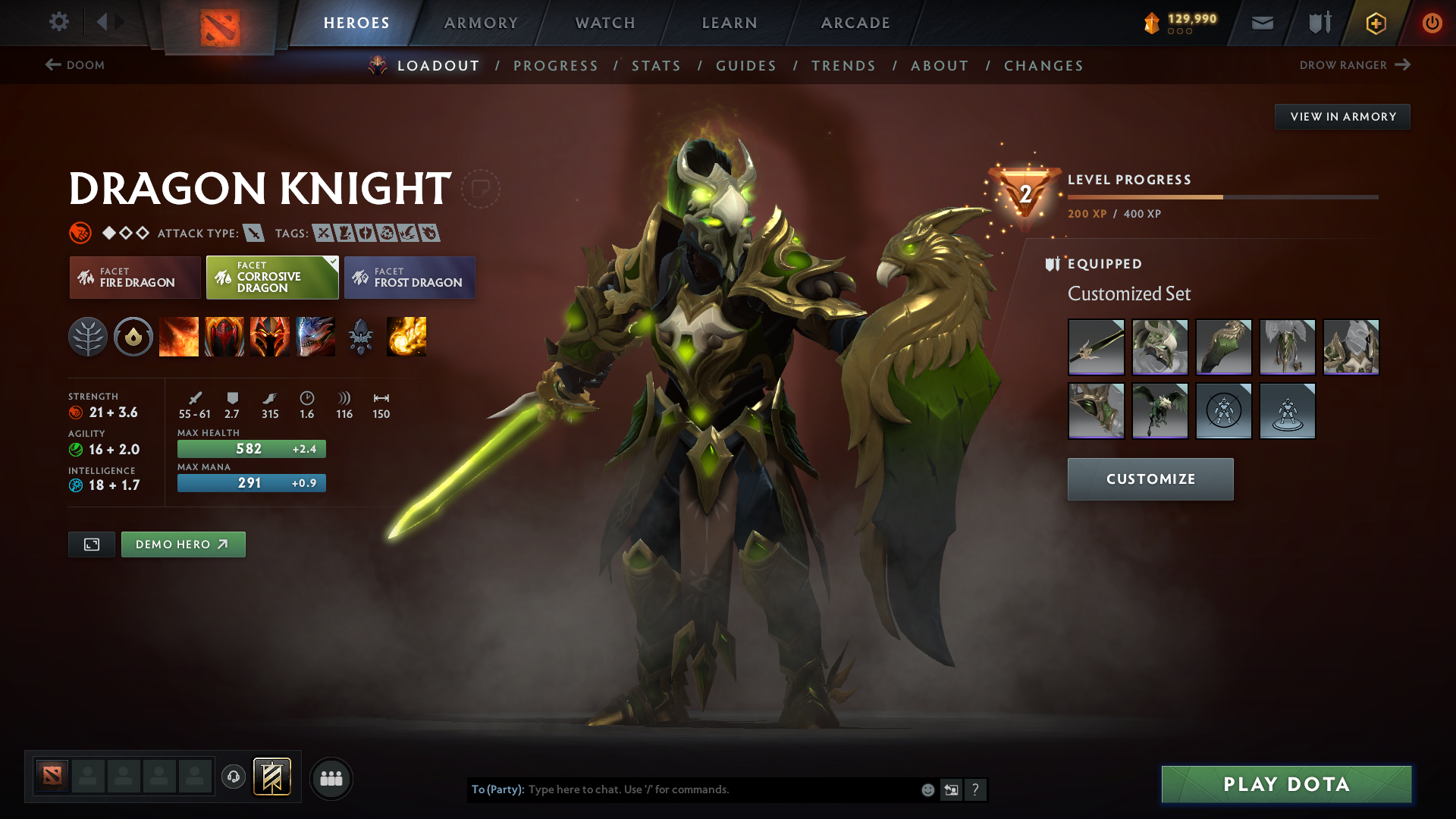Image resolution: width=1456 pixels, height=819 pixels.
Task: Enable the Frost Dragon facet
Action: [x=409, y=278]
